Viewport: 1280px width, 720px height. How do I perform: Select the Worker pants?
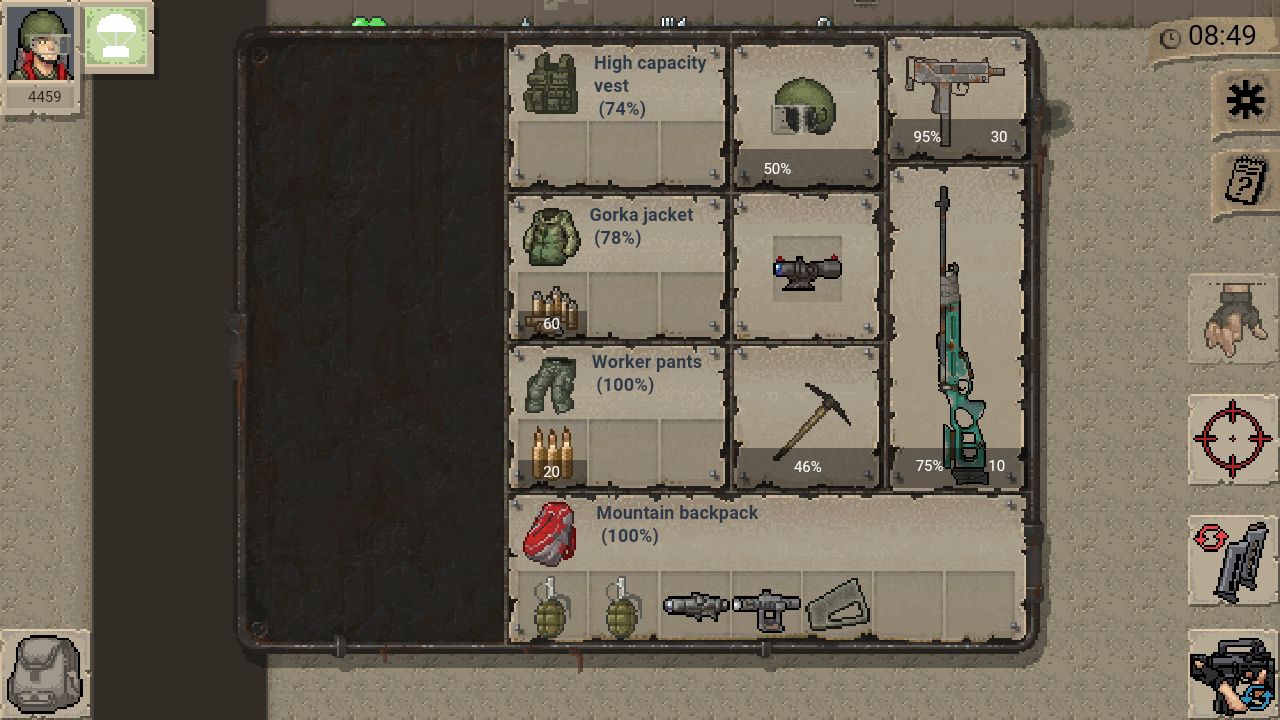pyautogui.click(x=550, y=384)
